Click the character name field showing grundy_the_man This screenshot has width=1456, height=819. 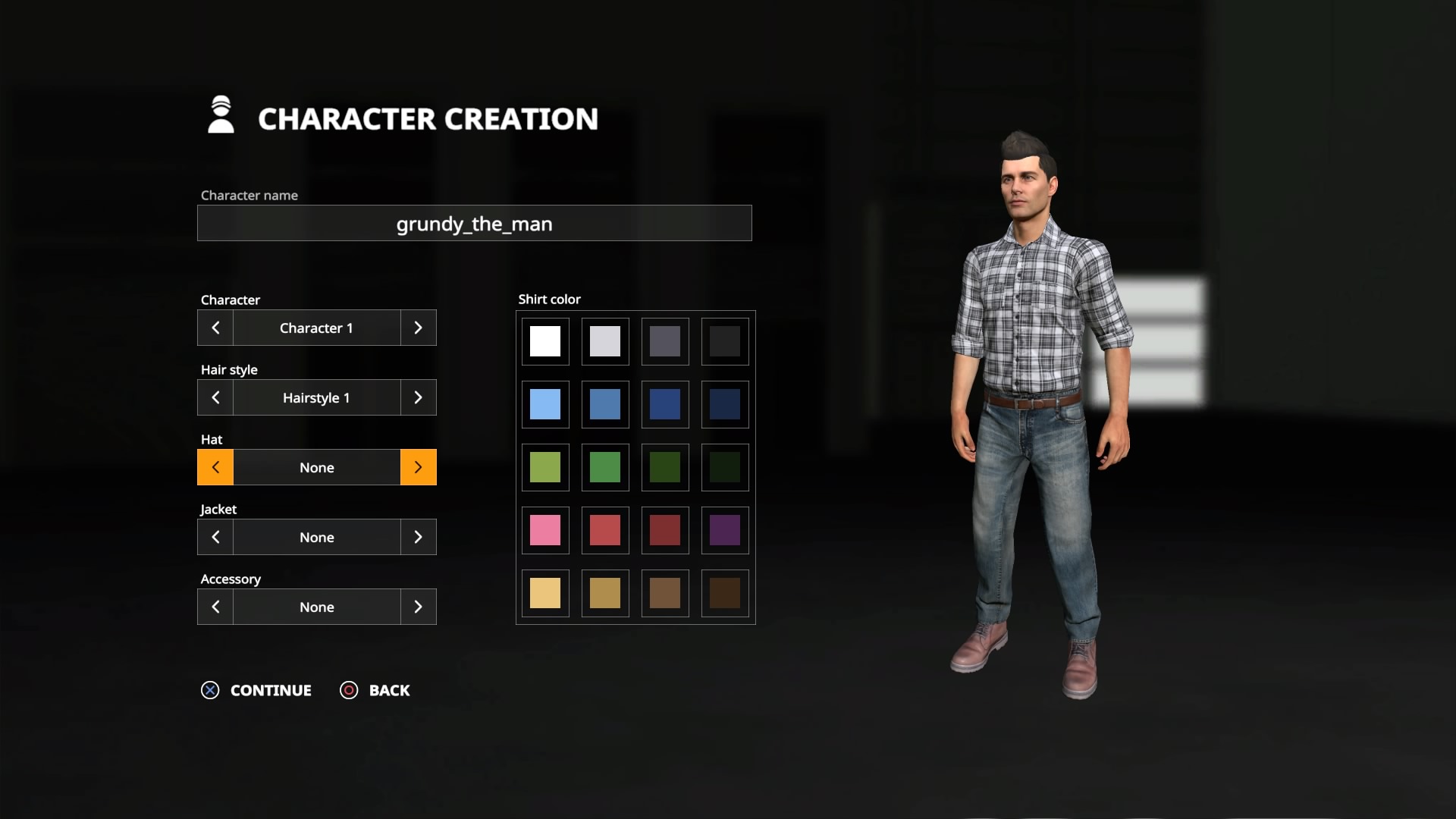click(474, 223)
